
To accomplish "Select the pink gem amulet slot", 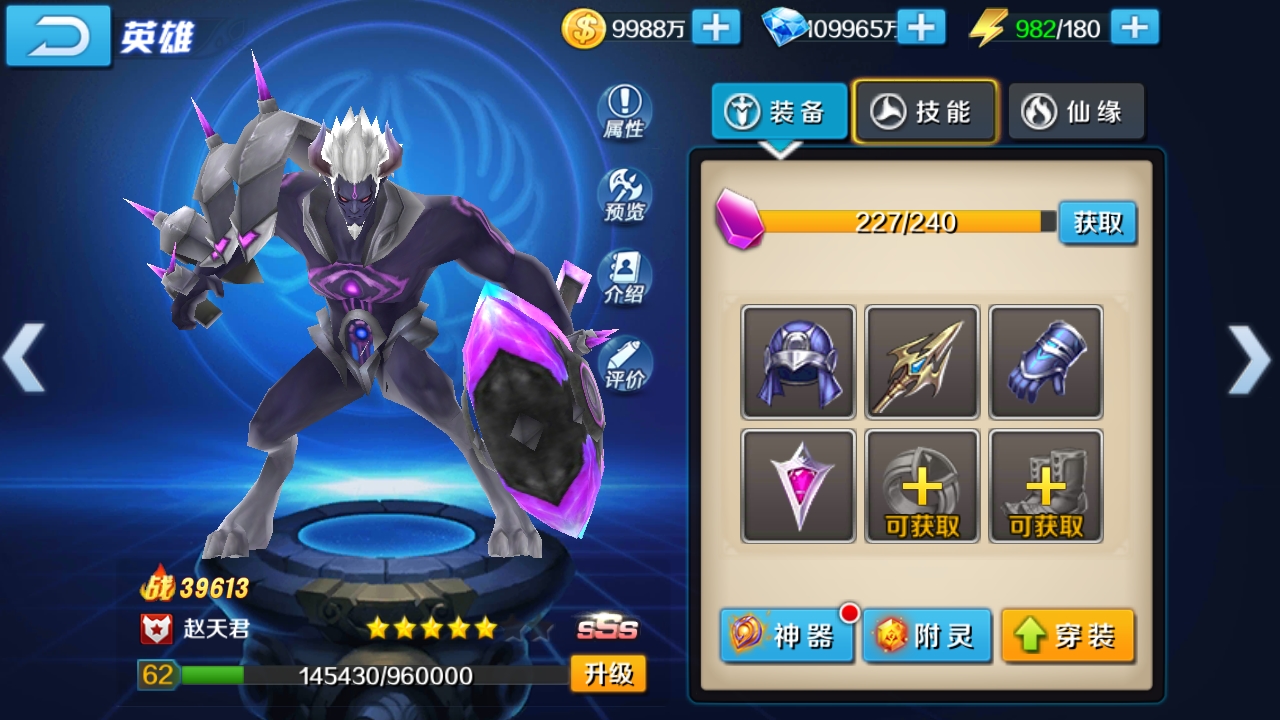I will pyautogui.click(x=798, y=486).
